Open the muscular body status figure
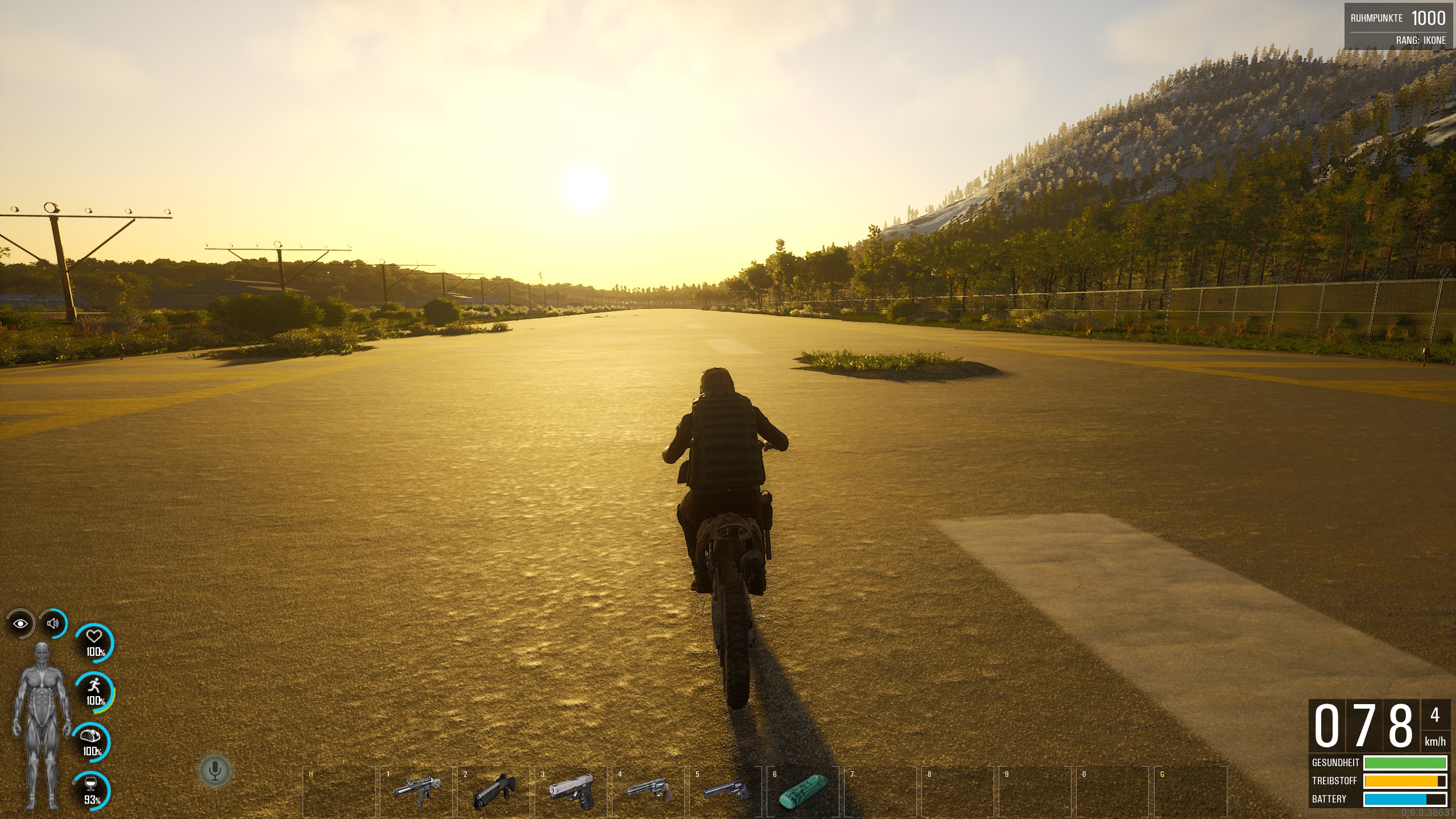Viewport: 1456px width, 819px height. pyautogui.click(x=42, y=725)
